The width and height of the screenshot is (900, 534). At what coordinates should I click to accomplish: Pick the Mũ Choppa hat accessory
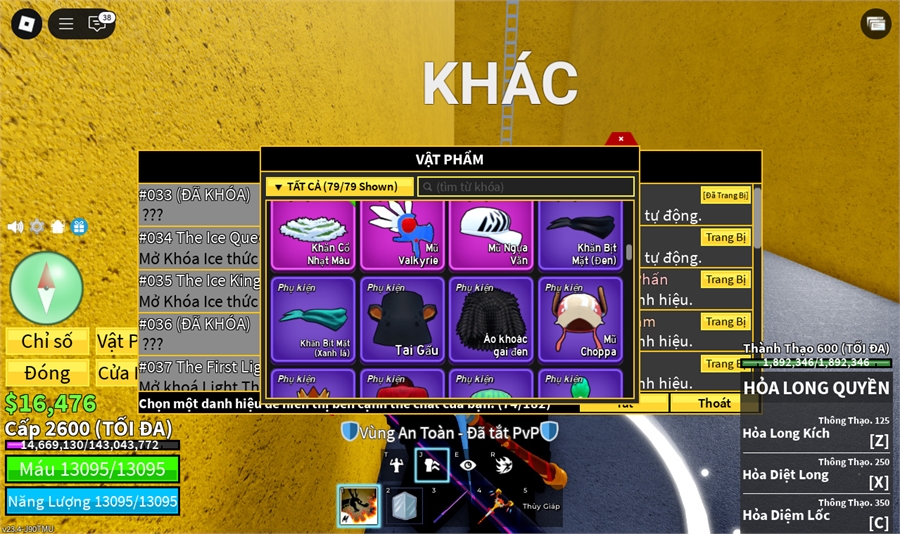(x=580, y=319)
